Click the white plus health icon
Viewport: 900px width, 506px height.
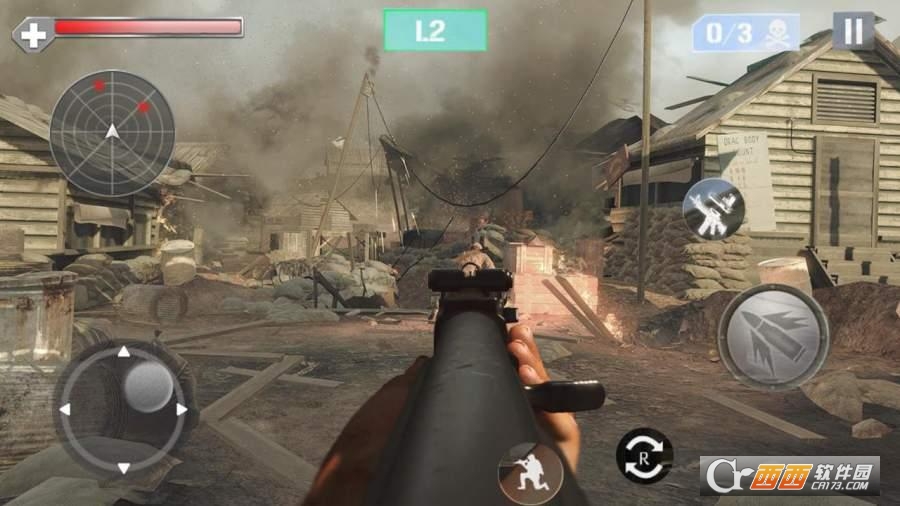pos(33,34)
